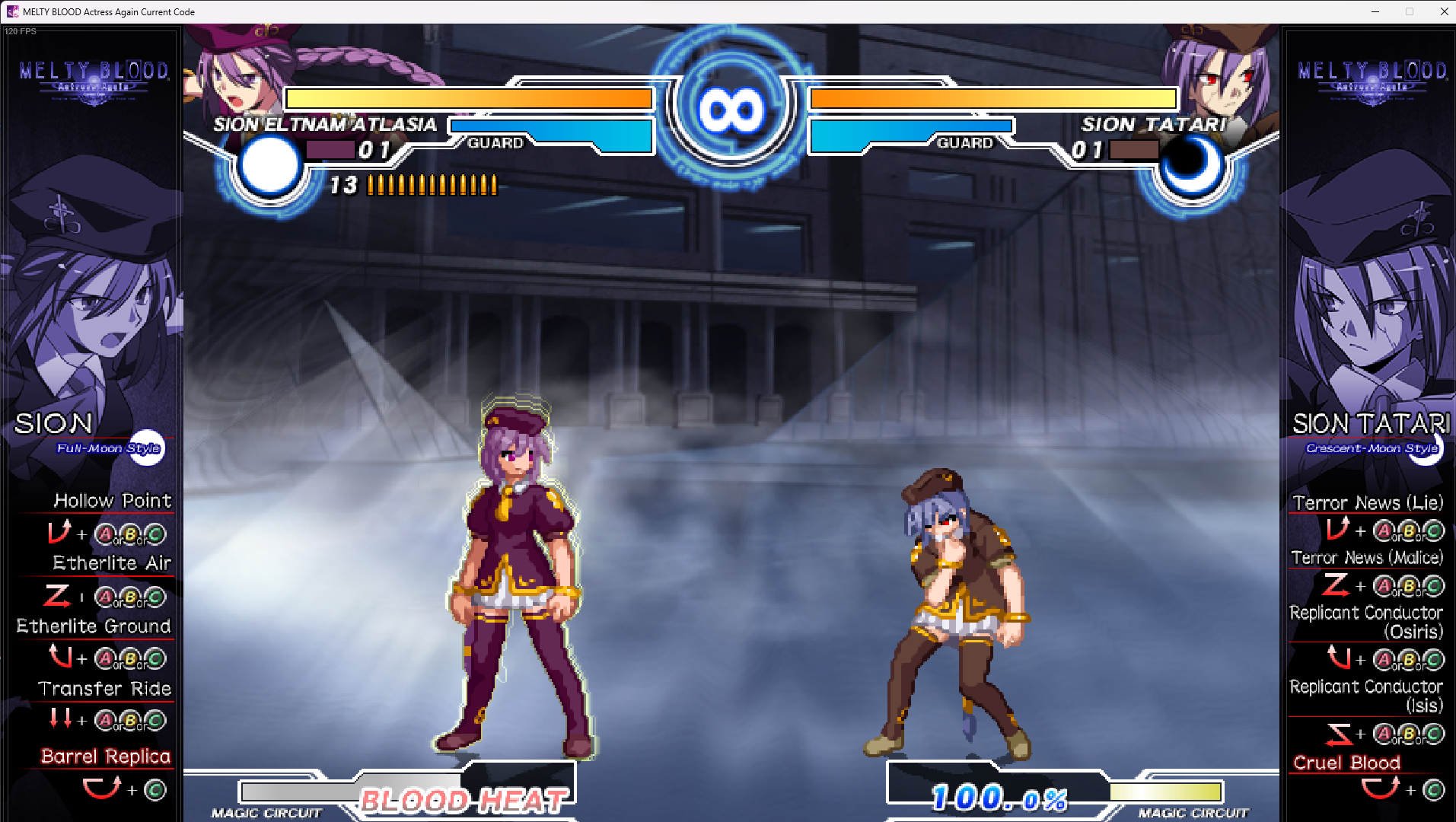Select the C button icon under Barrel Replica
The height and width of the screenshot is (822, 1456).
point(155,790)
